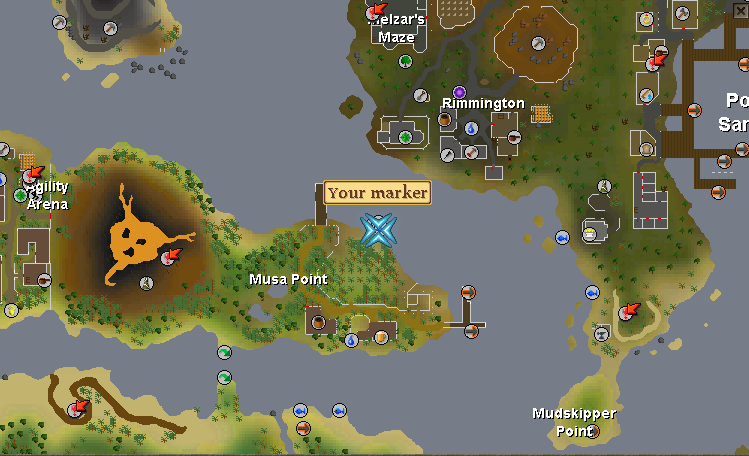Select the Melzar's Maze dungeon arrow icon
The height and width of the screenshot is (456, 749).
(x=377, y=12)
